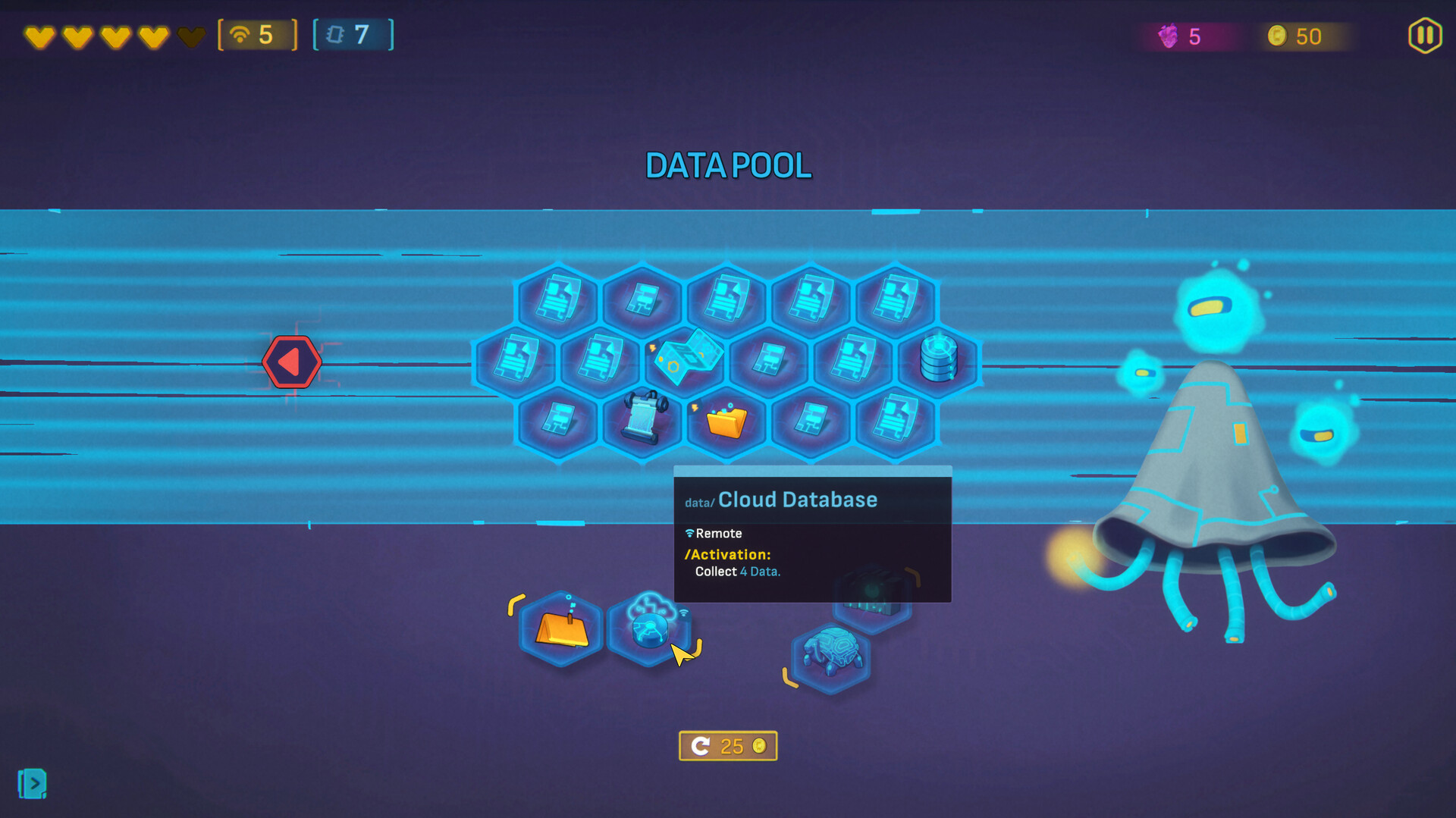This screenshot has width=1456, height=818.
Task: Click the DATA POOL heading
Action: click(x=728, y=165)
